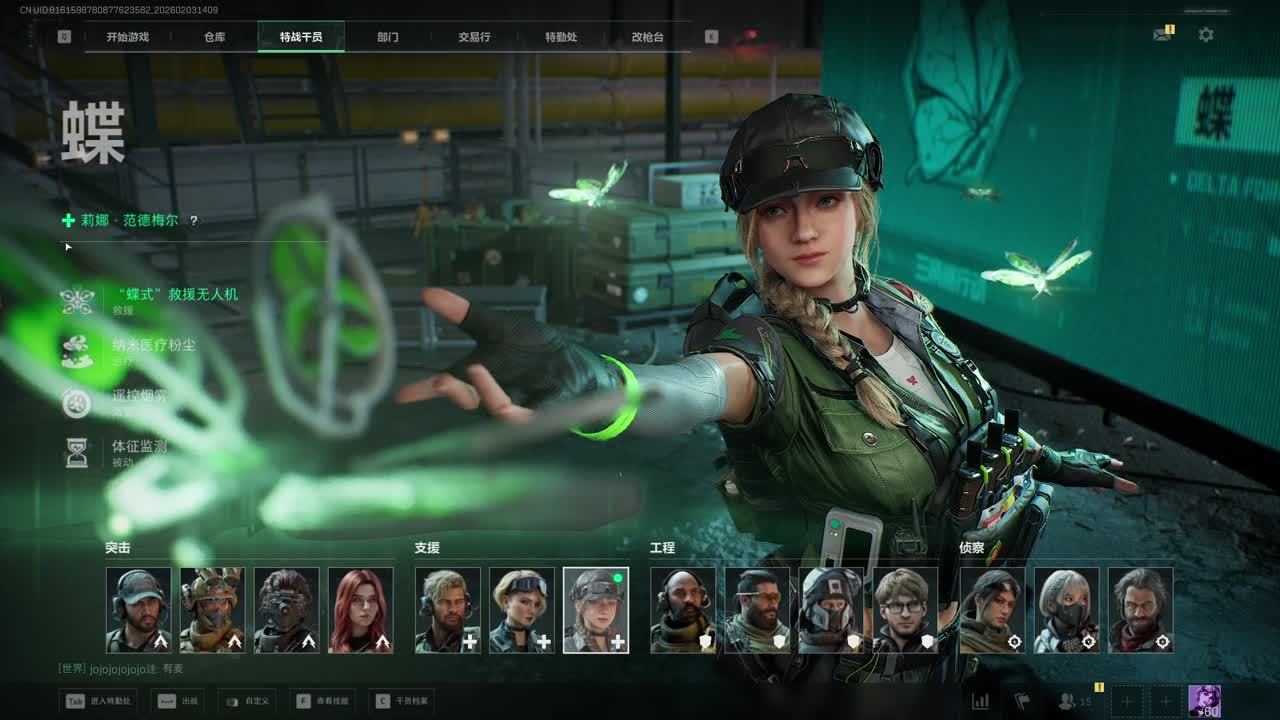Switch to the 改枪台 tab
This screenshot has width=1280, height=720.
[x=647, y=37]
